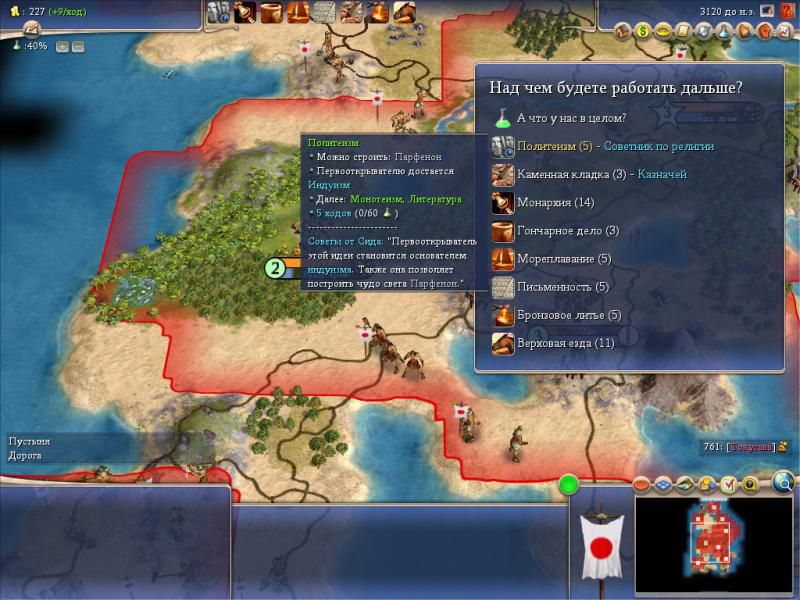This screenshot has width=800, height=600.
Task: Click the Japanese flag banner
Action: 601,546
